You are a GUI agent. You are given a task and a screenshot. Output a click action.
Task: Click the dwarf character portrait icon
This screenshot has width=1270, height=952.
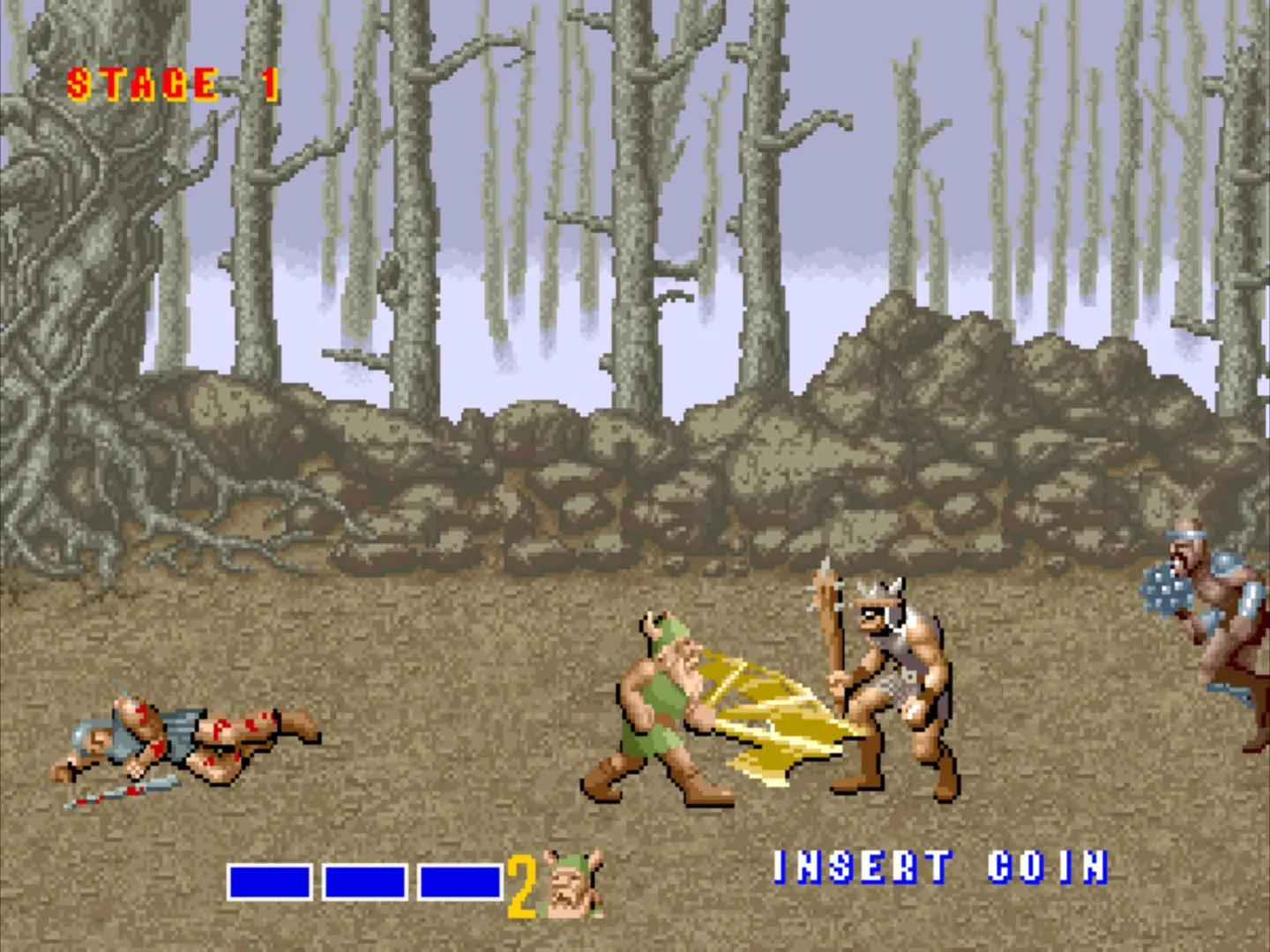tap(573, 884)
